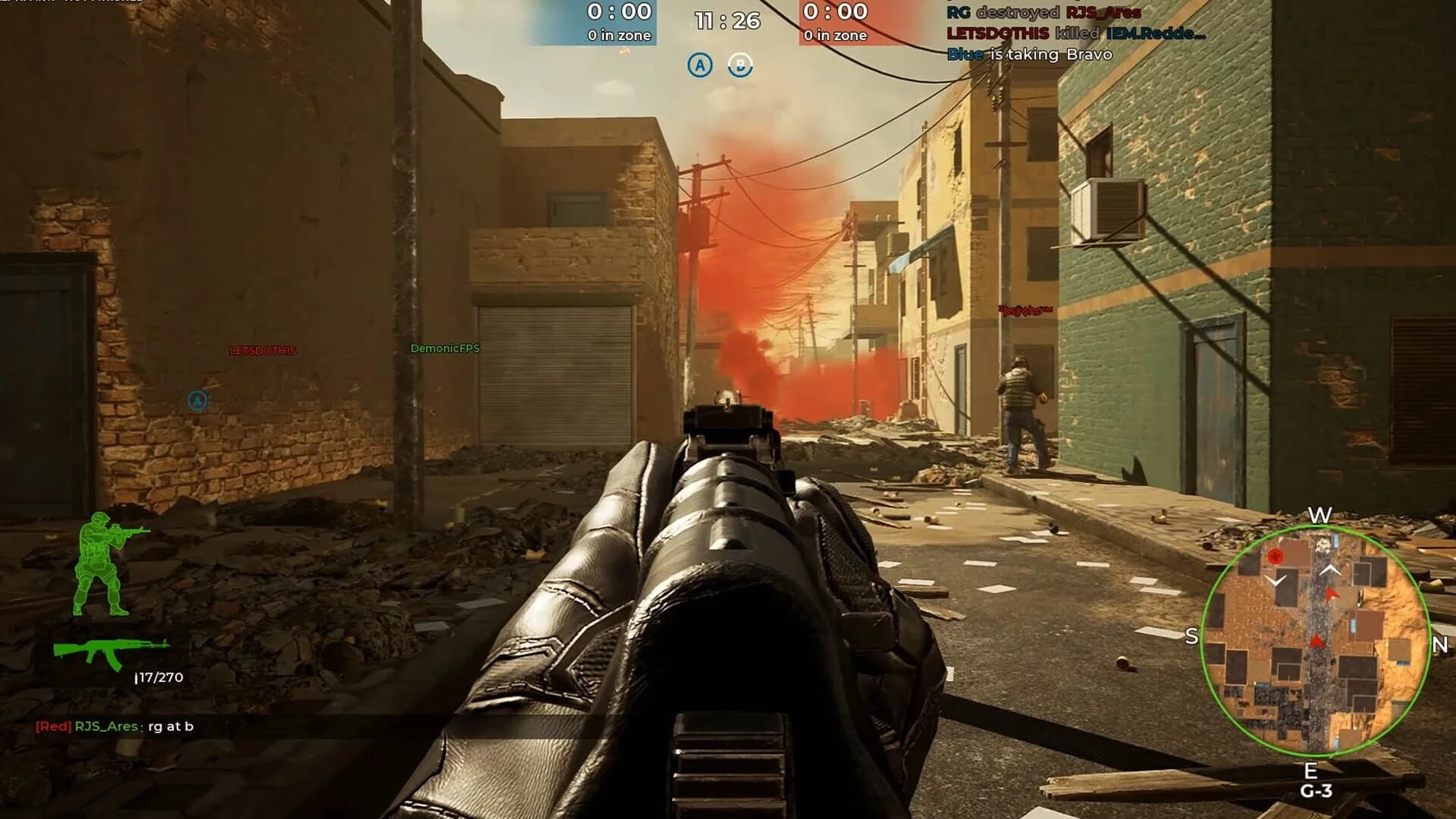Select the Alpha objective marker at top center
The width and height of the screenshot is (1456, 819).
700,65
